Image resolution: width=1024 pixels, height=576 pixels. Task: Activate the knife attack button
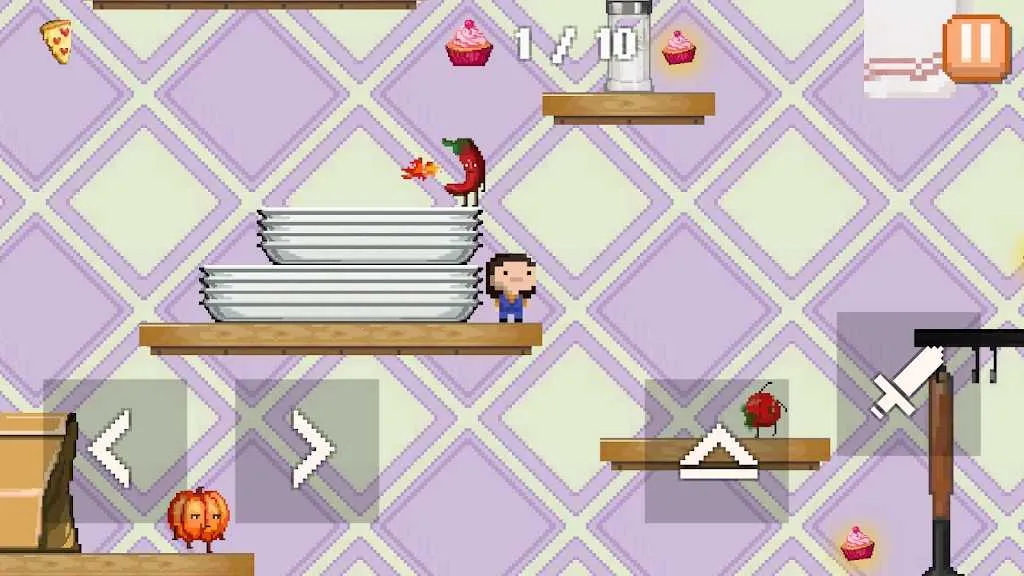click(x=907, y=384)
